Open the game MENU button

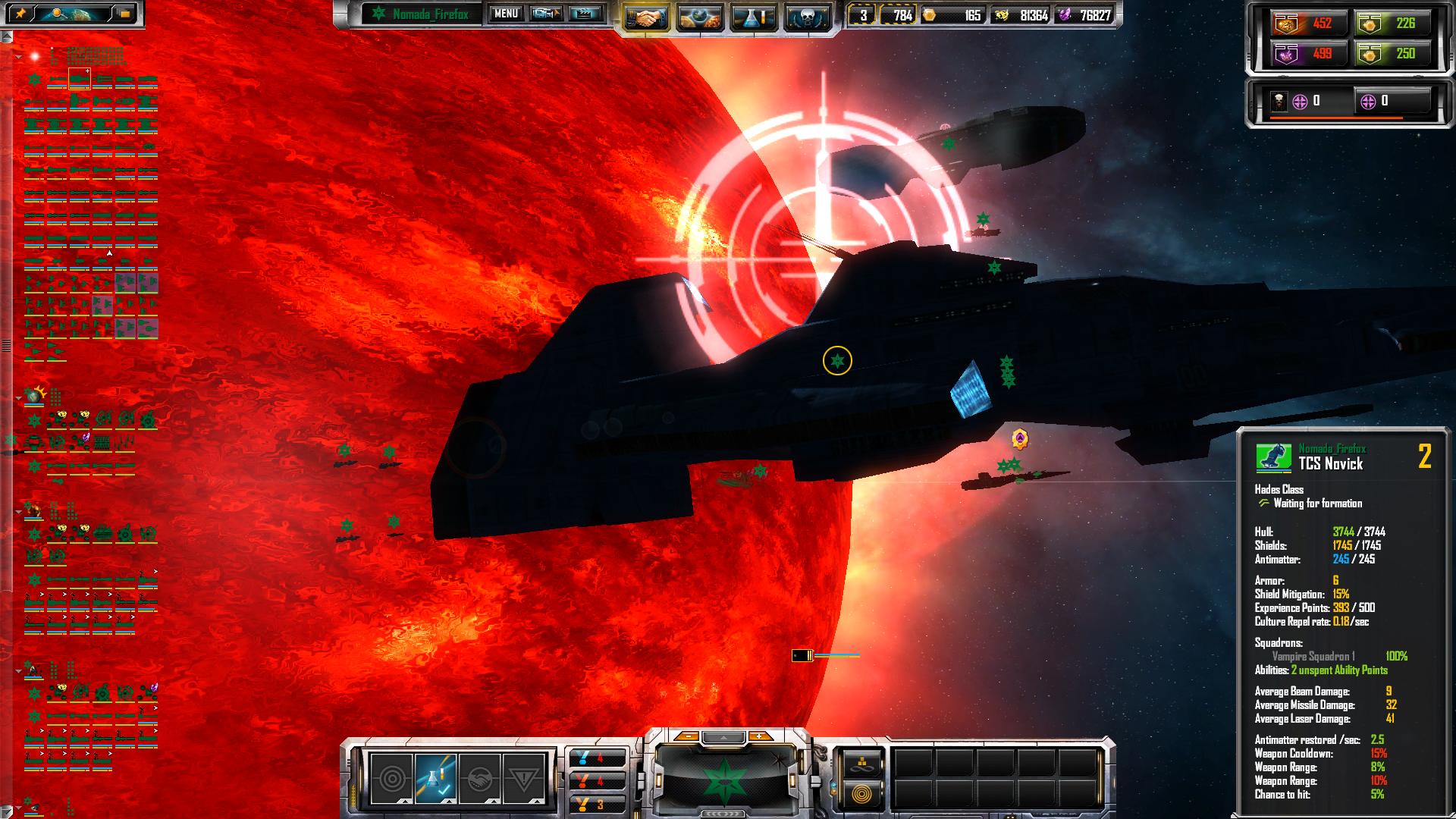coord(506,14)
